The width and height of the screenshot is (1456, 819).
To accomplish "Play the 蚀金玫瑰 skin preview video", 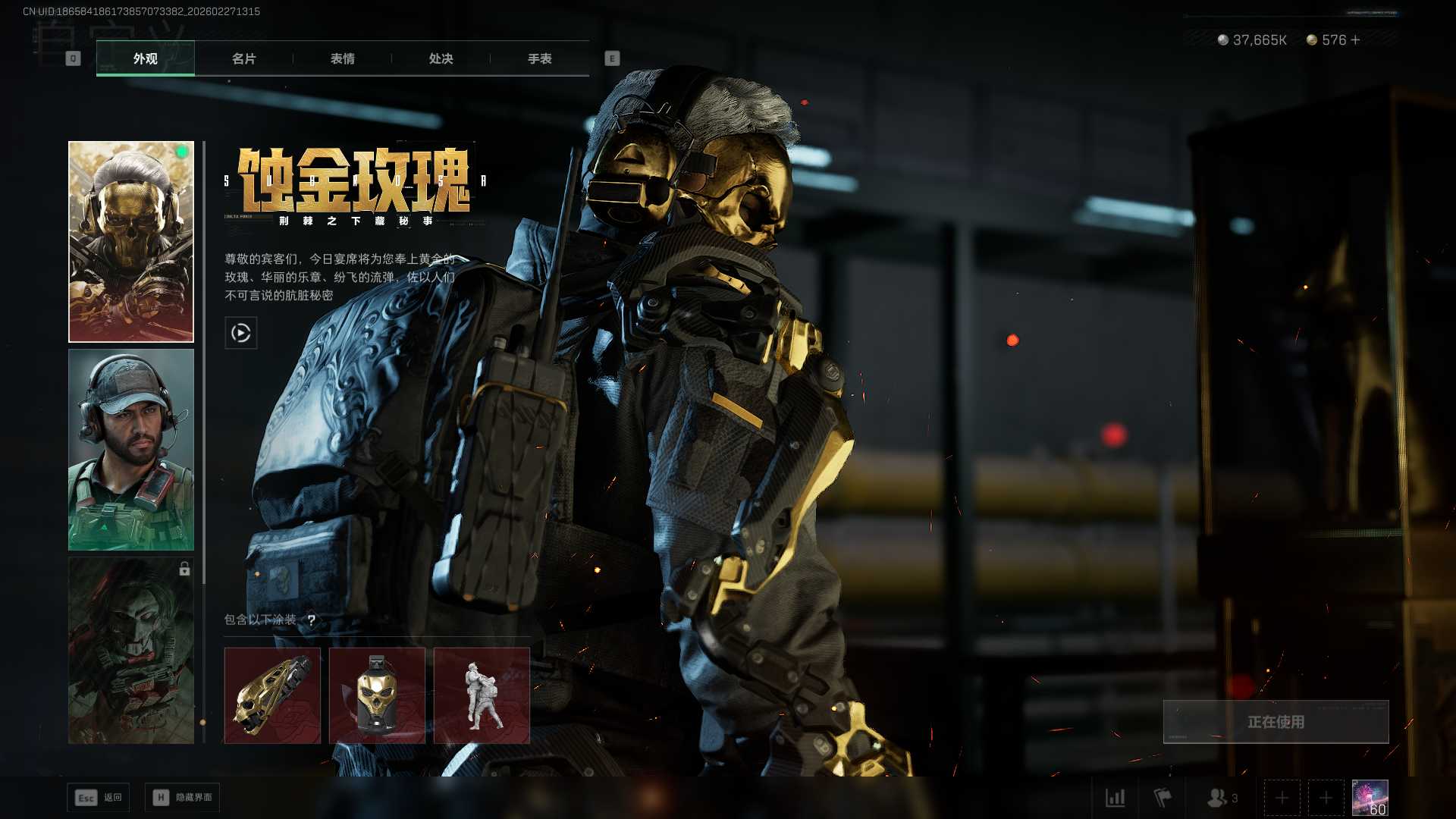I will point(240,333).
